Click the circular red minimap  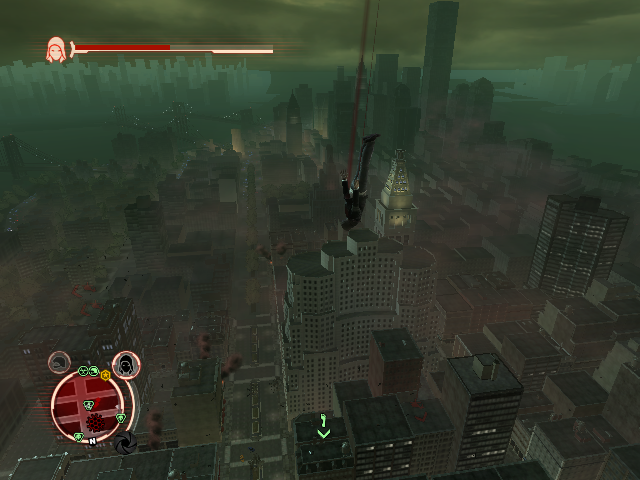tap(89, 405)
